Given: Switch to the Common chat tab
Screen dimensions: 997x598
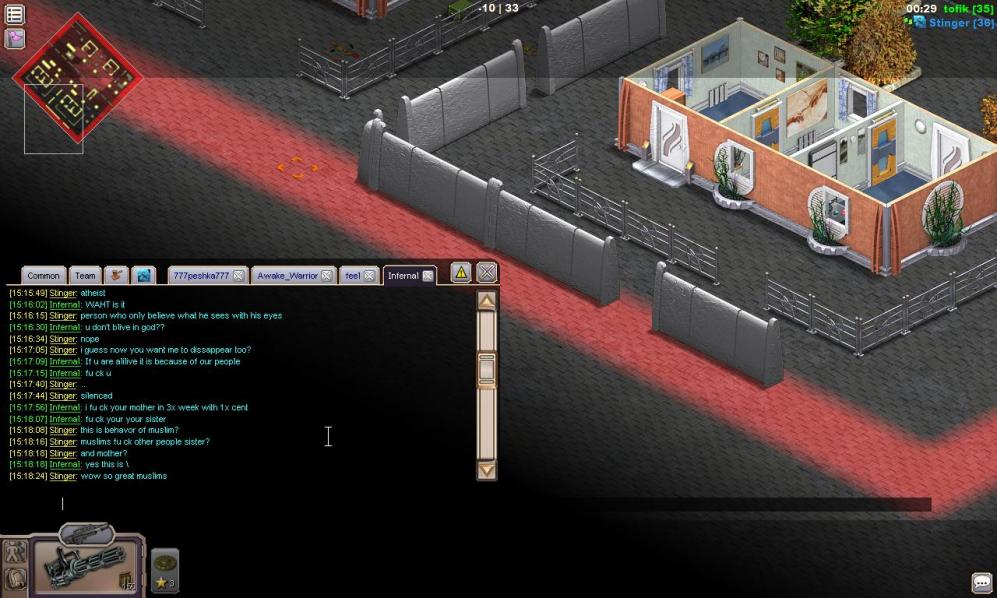Looking at the screenshot, I should pos(43,276).
